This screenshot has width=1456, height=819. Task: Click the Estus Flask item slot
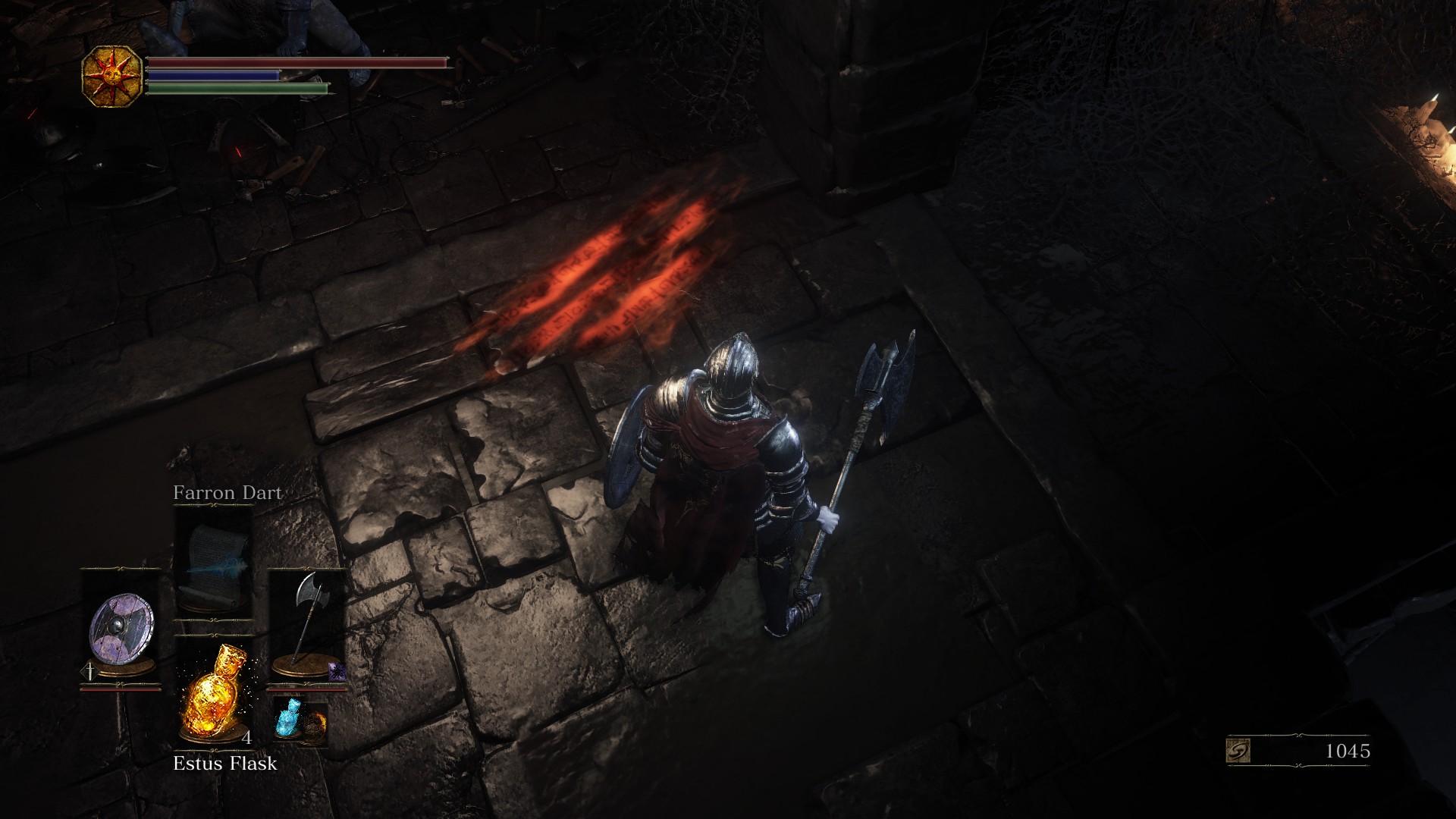[213, 690]
